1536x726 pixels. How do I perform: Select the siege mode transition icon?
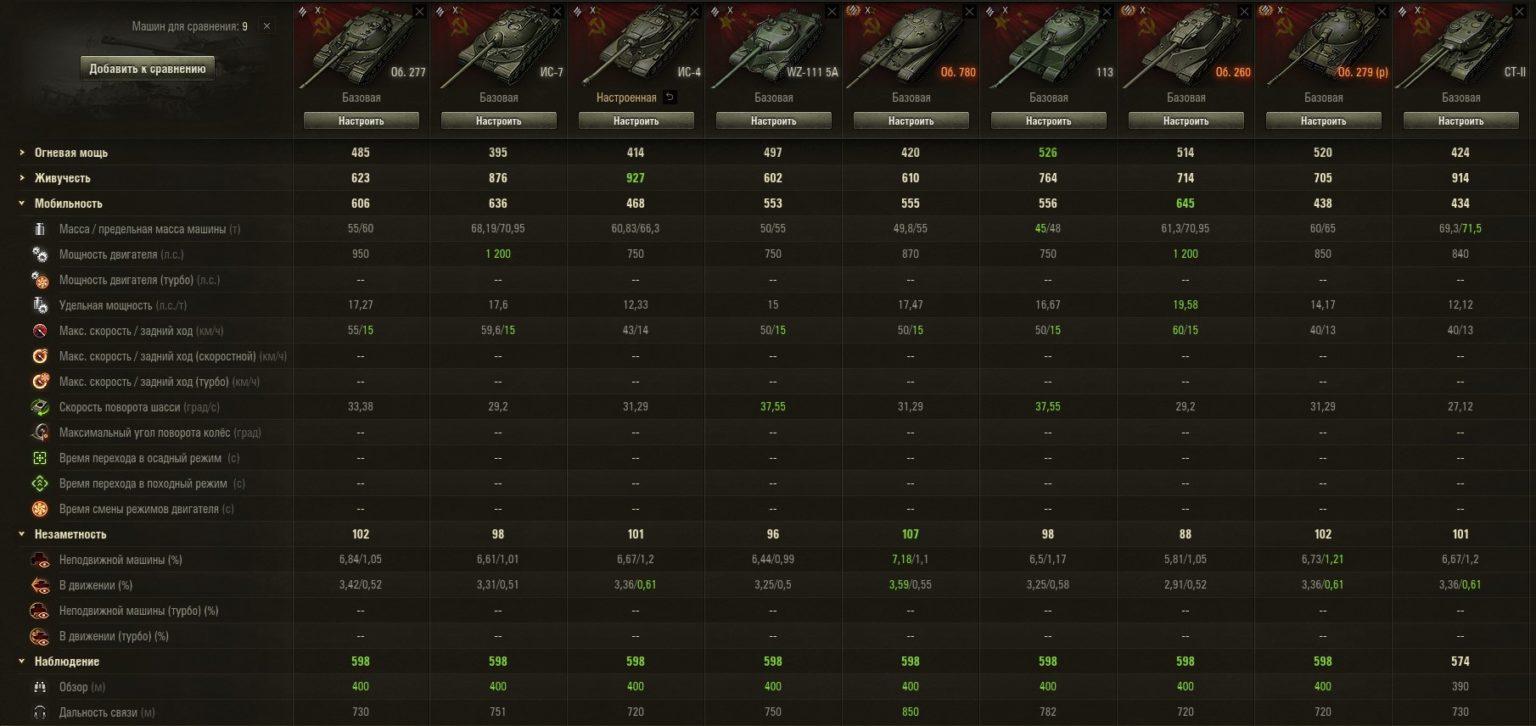pos(40,458)
